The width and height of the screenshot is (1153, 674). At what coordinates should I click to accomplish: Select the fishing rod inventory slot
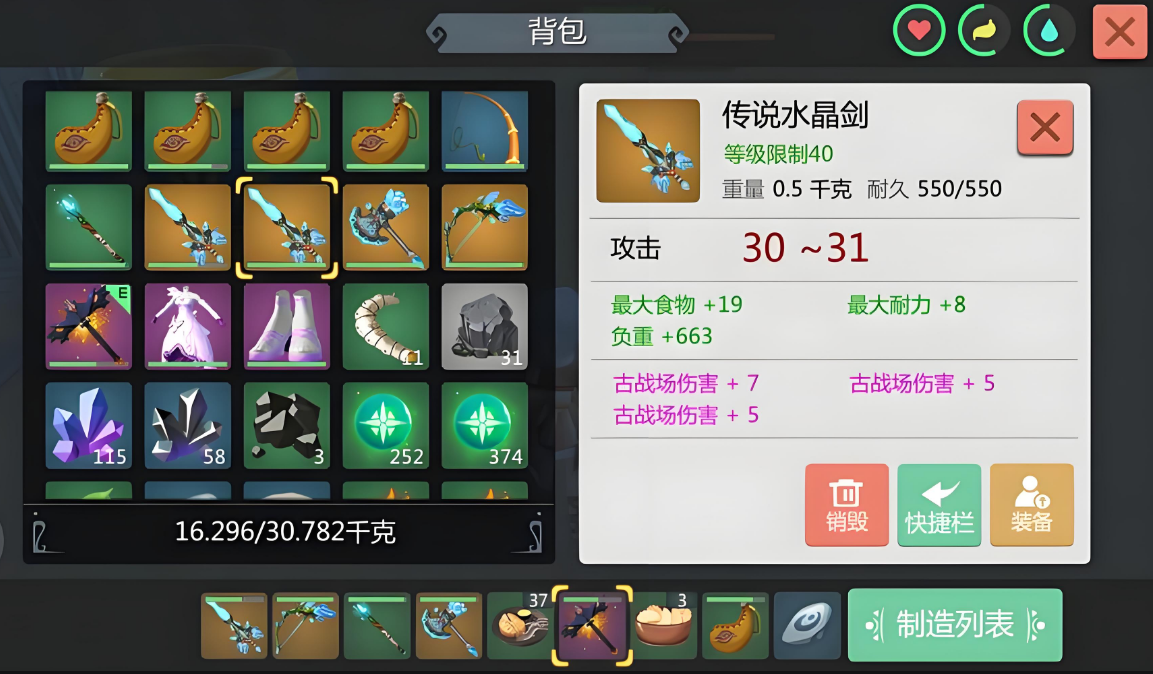point(485,131)
